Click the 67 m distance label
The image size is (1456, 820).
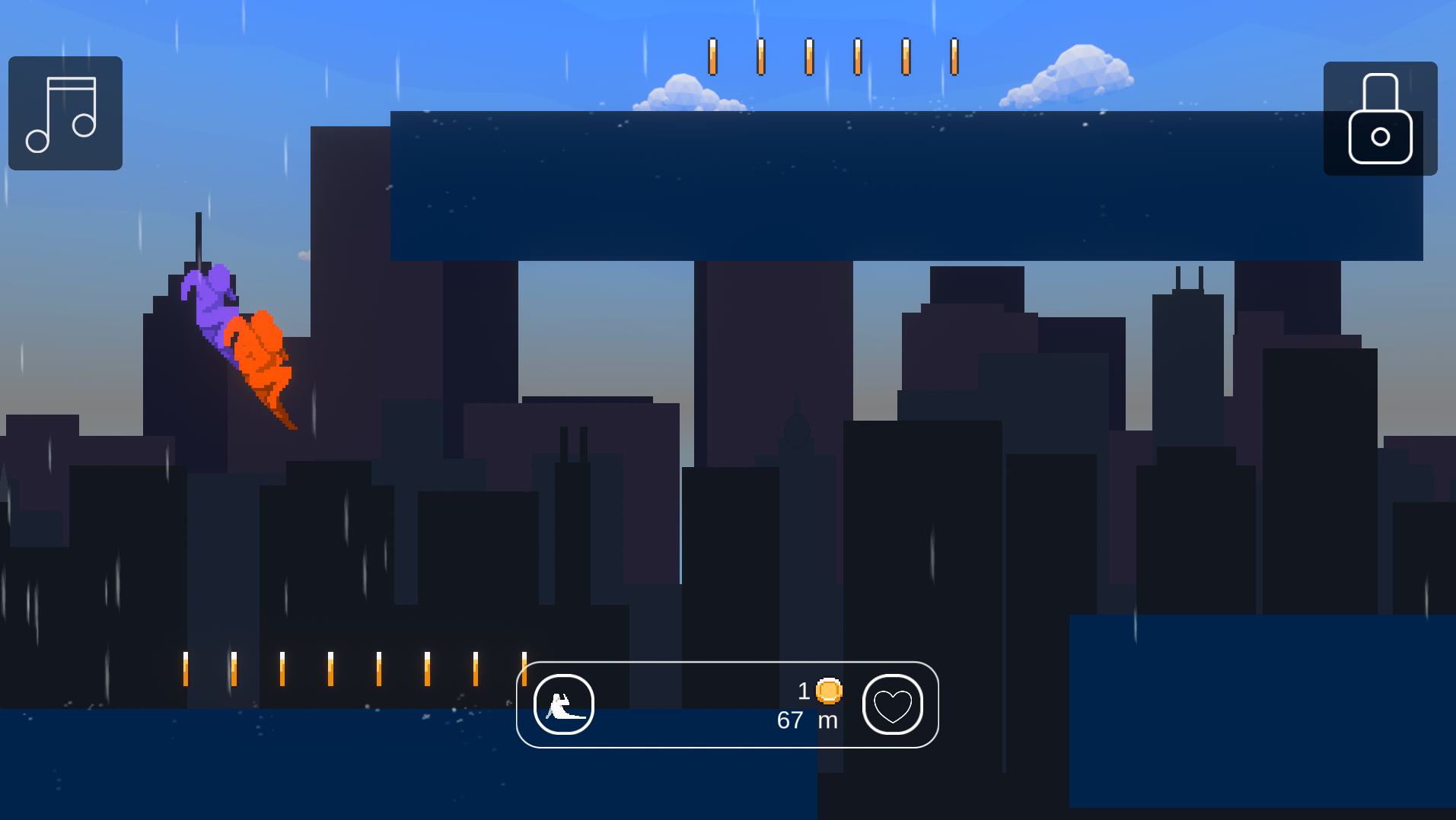coord(806,720)
